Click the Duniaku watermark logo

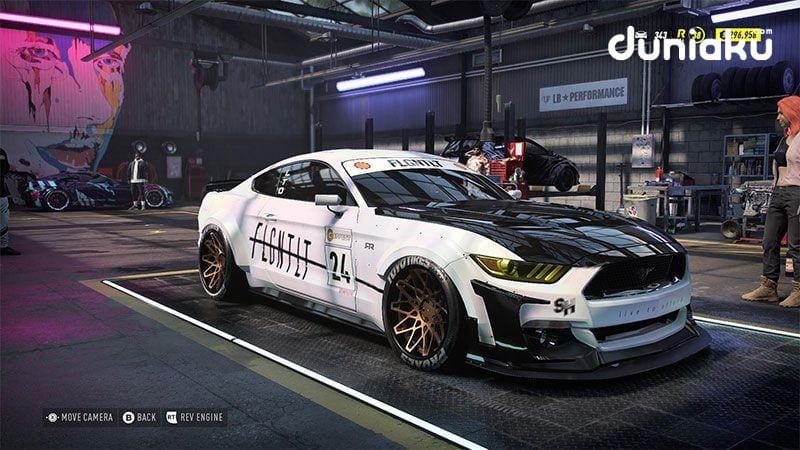(x=690, y=43)
